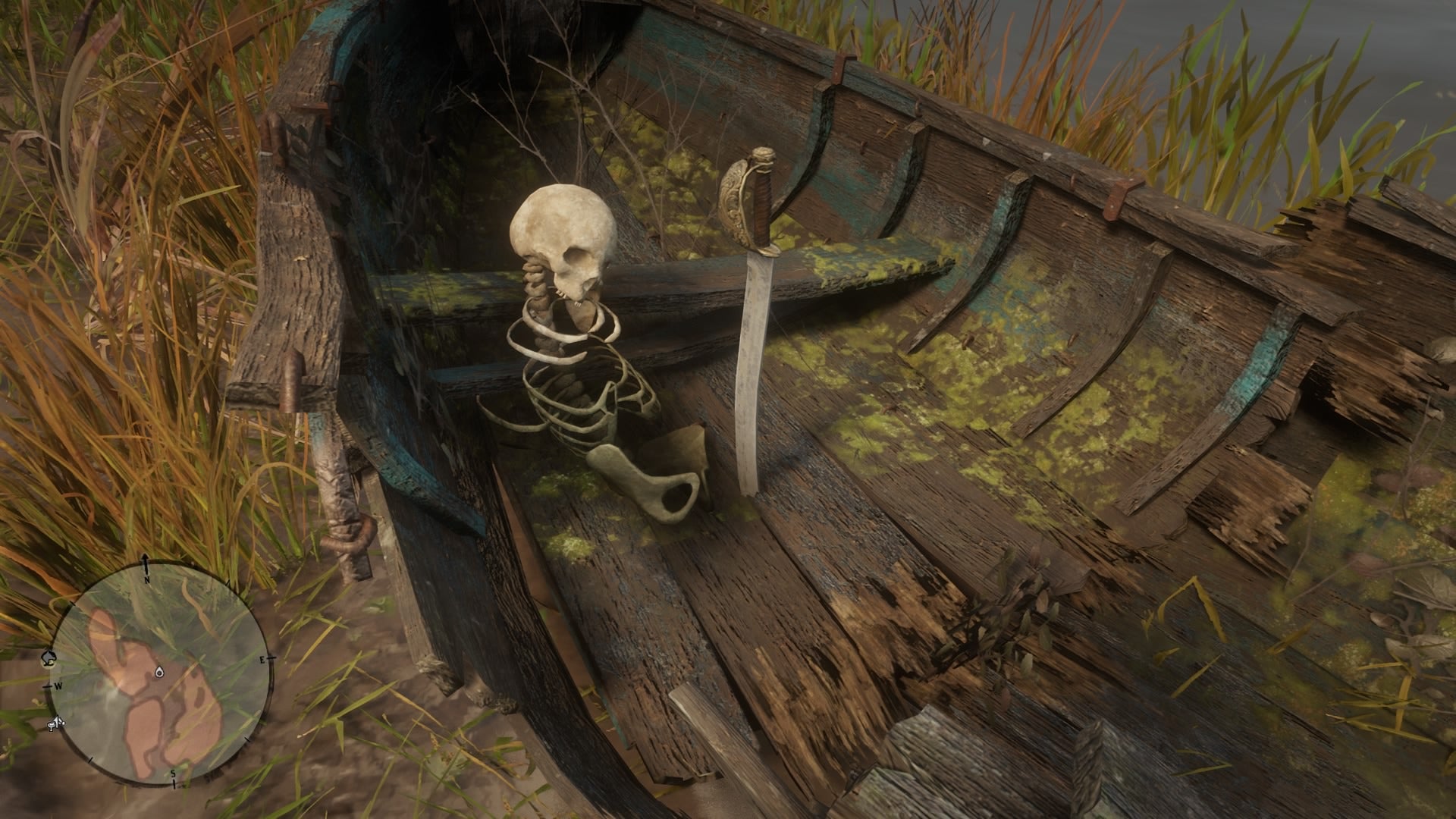Click the W compass marker on the minimap

tap(58, 685)
